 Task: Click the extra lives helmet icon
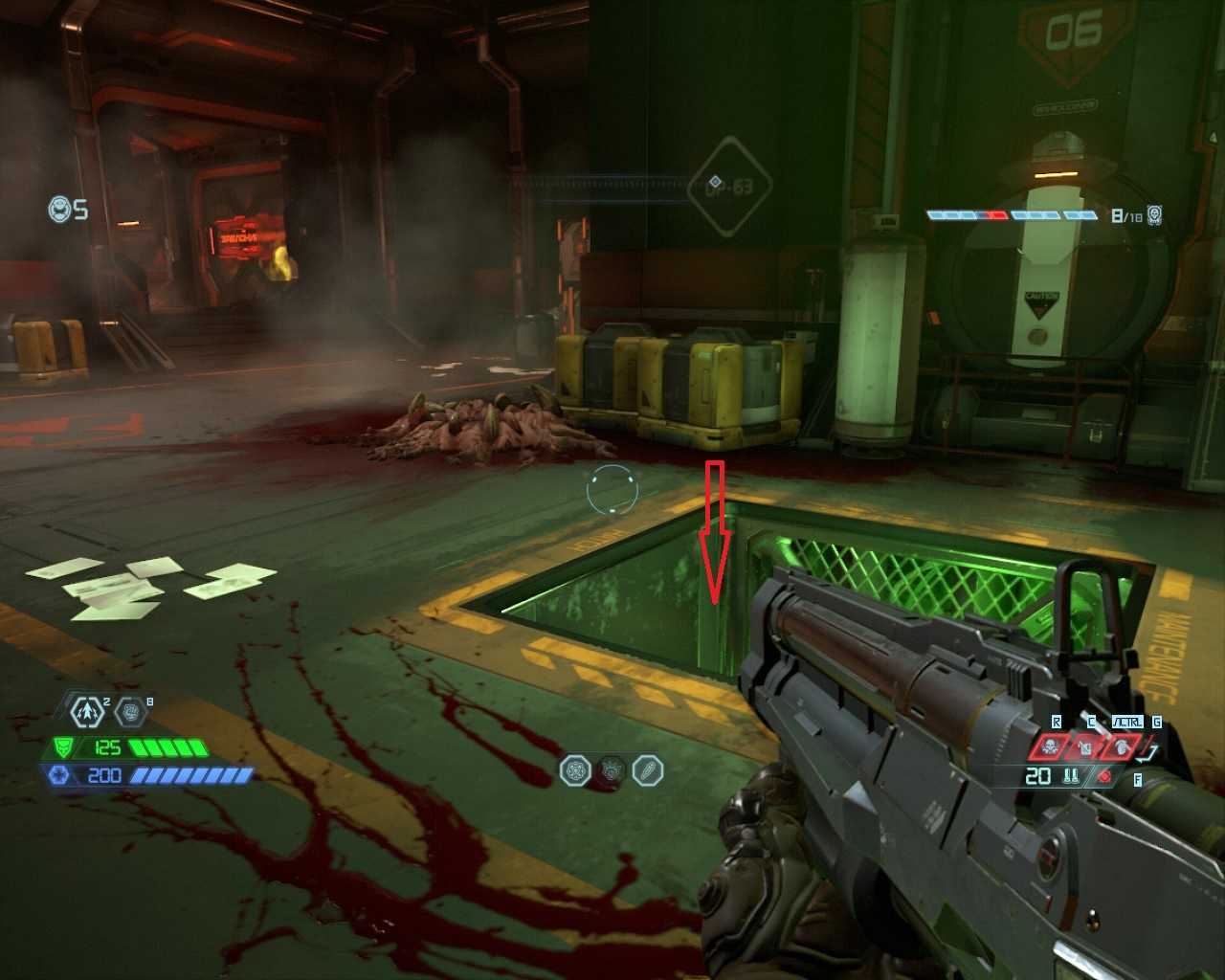[x=60, y=209]
